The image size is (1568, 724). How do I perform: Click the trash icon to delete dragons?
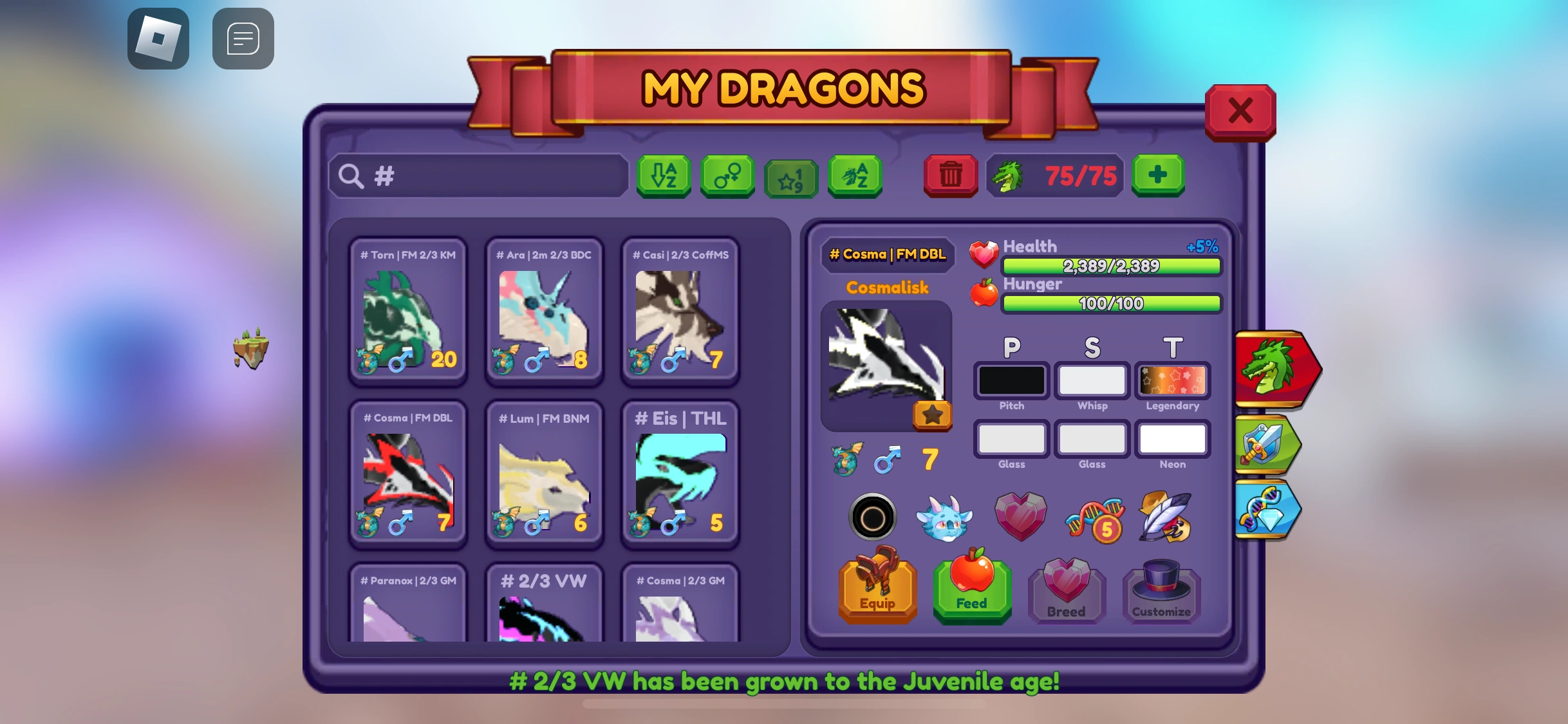(x=951, y=176)
